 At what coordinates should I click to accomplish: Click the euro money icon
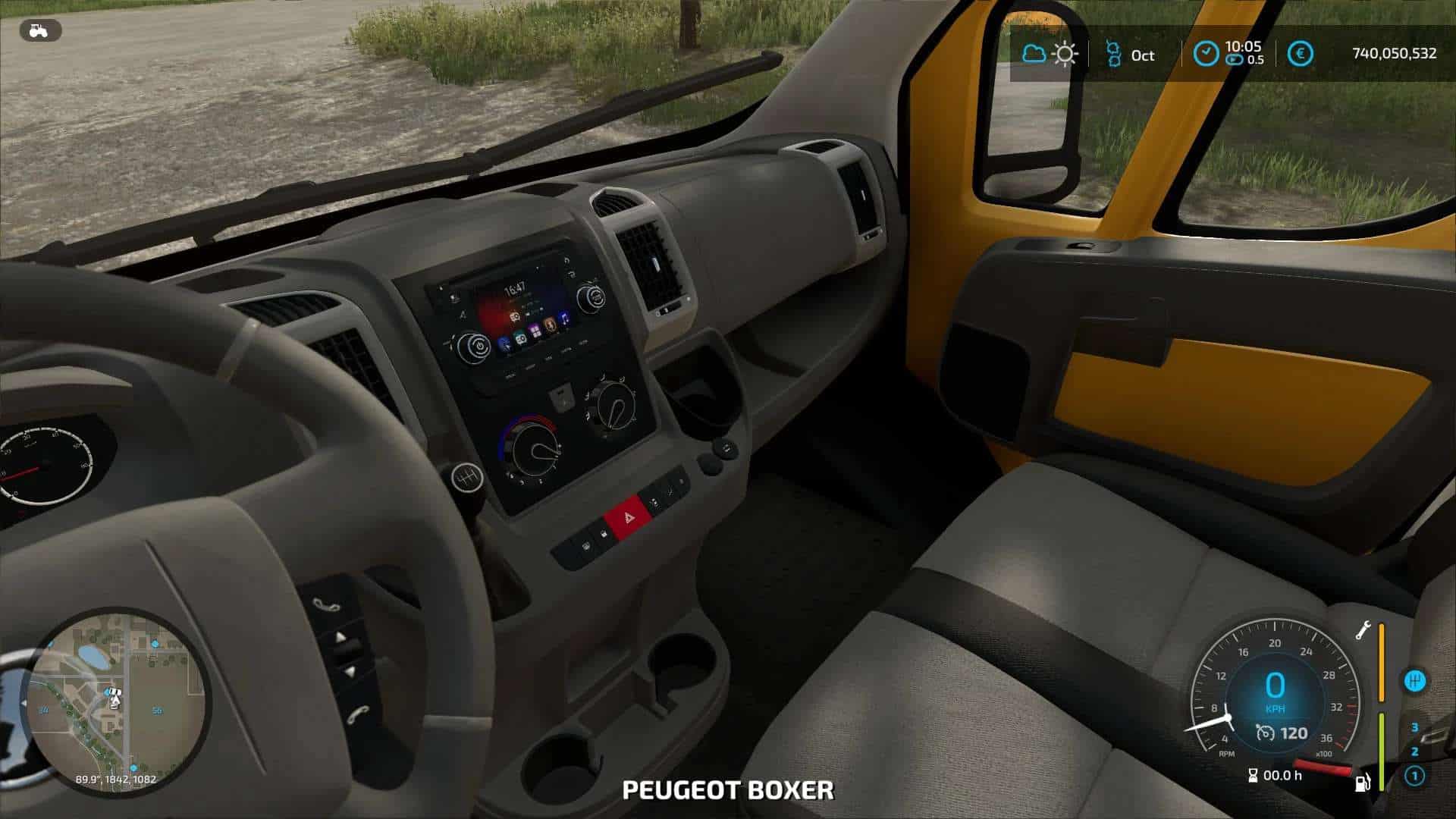point(1301,54)
